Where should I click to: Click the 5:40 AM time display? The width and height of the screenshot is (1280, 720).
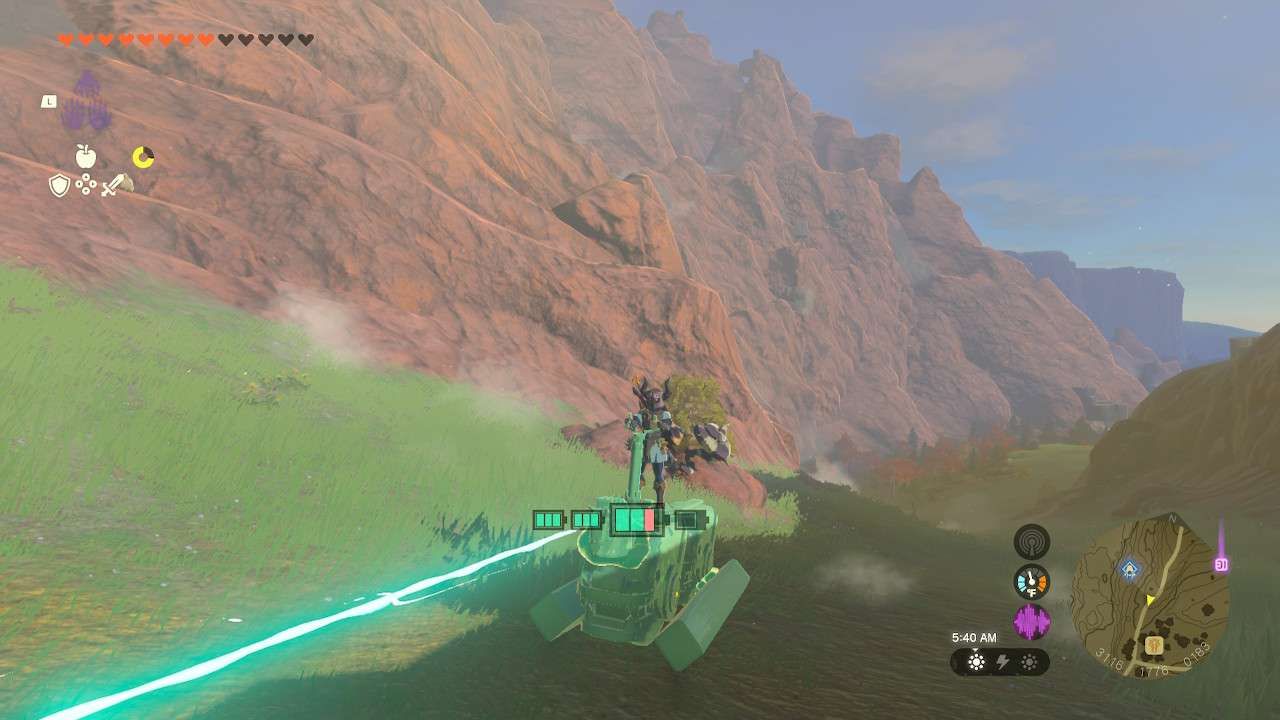pyautogui.click(x=974, y=637)
